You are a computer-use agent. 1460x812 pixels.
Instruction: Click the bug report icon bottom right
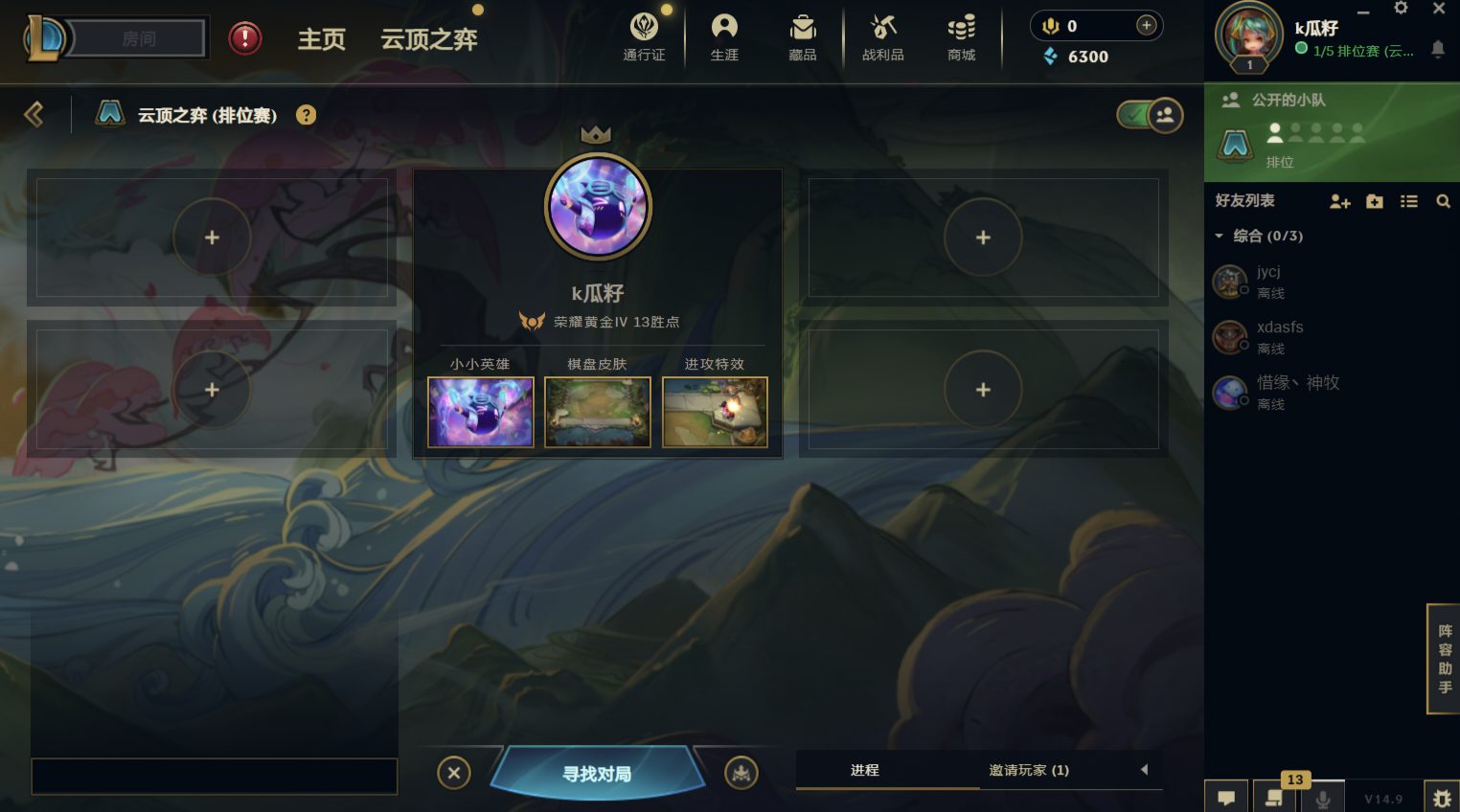pyautogui.click(x=1442, y=797)
